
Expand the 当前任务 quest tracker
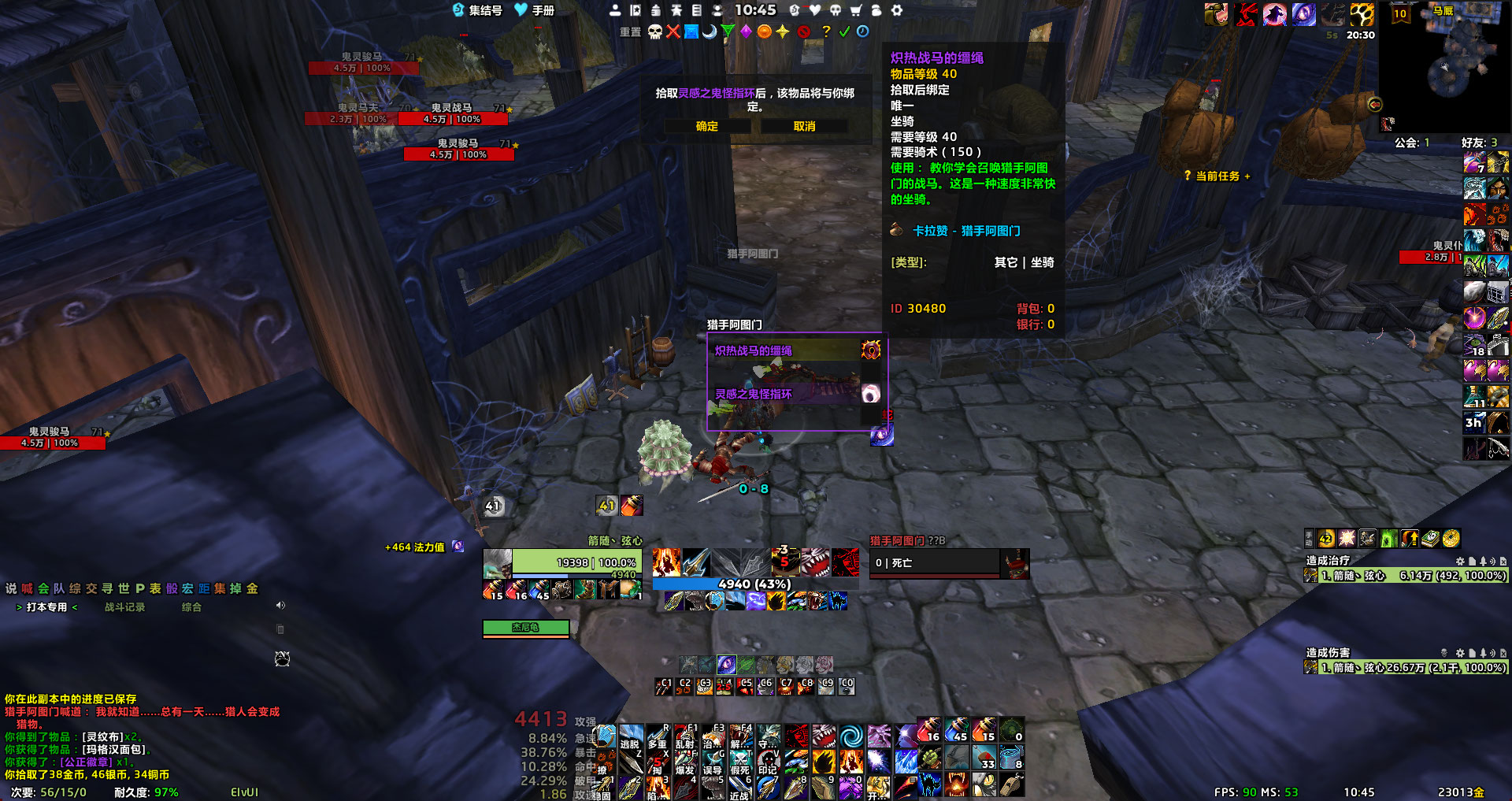click(x=1217, y=176)
